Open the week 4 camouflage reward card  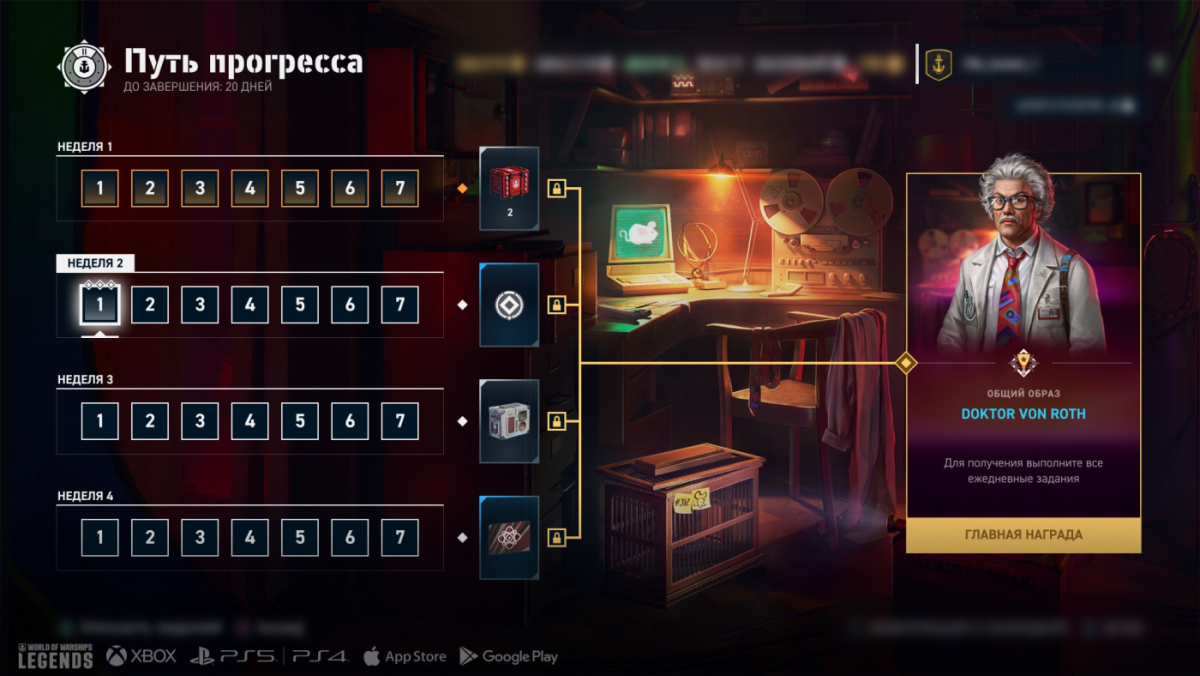pyautogui.click(x=509, y=538)
